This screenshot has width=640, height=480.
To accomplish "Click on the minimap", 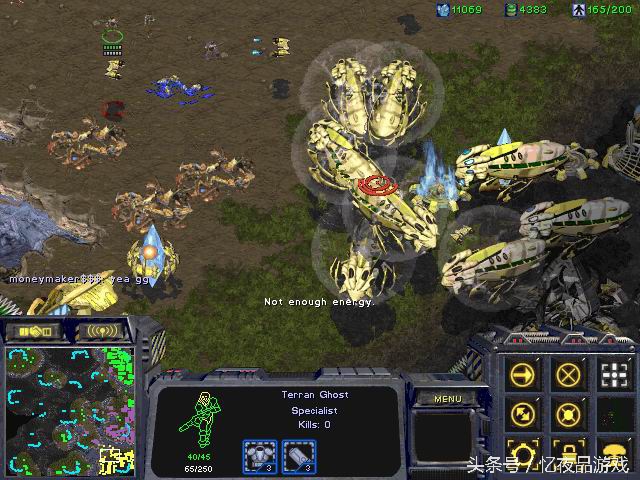I will (x=69, y=410).
